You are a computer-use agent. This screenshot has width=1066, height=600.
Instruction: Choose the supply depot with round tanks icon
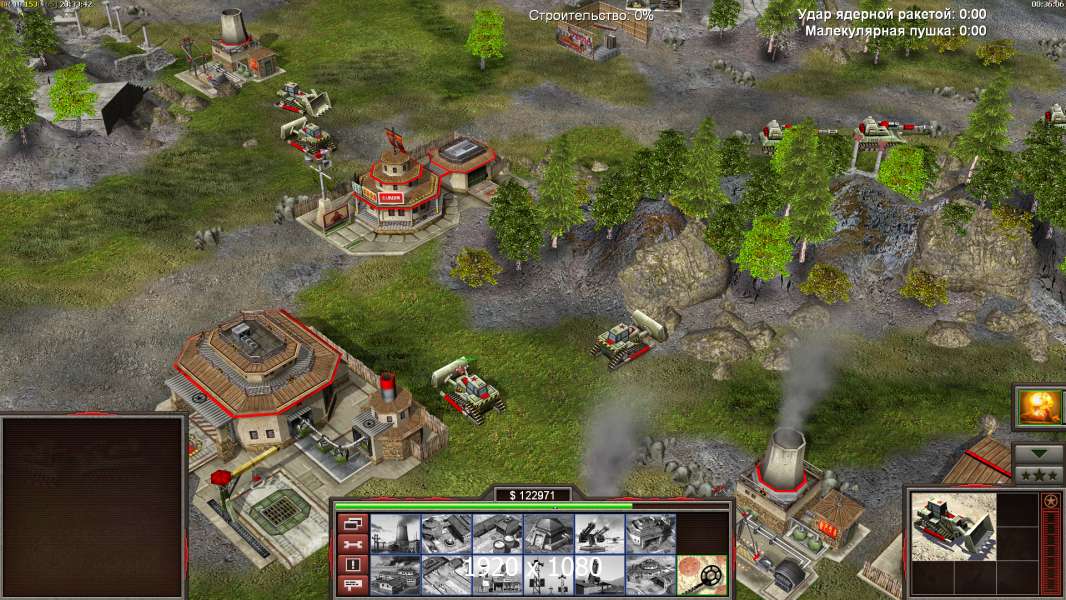(x=497, y=534)
